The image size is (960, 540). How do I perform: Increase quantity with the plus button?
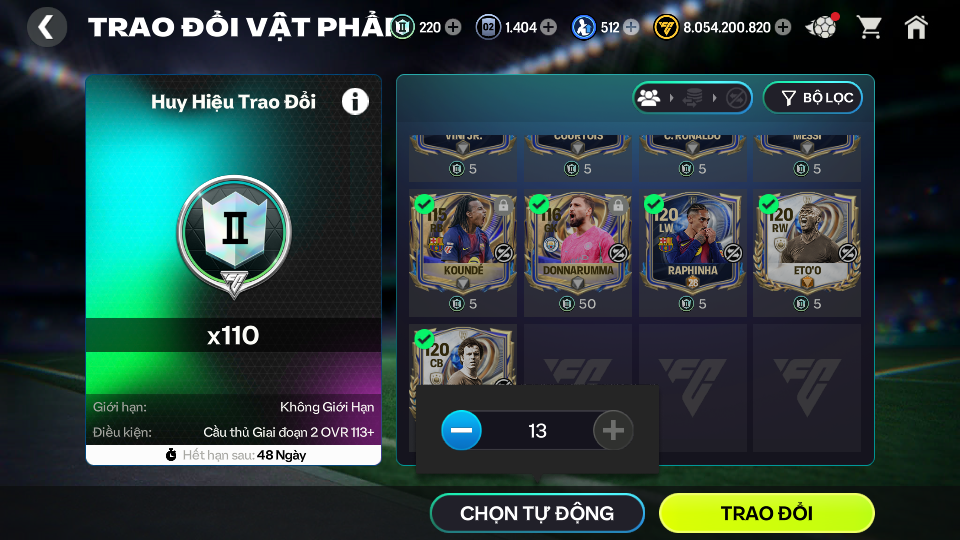pyautogui.click(x=613, y=431)
